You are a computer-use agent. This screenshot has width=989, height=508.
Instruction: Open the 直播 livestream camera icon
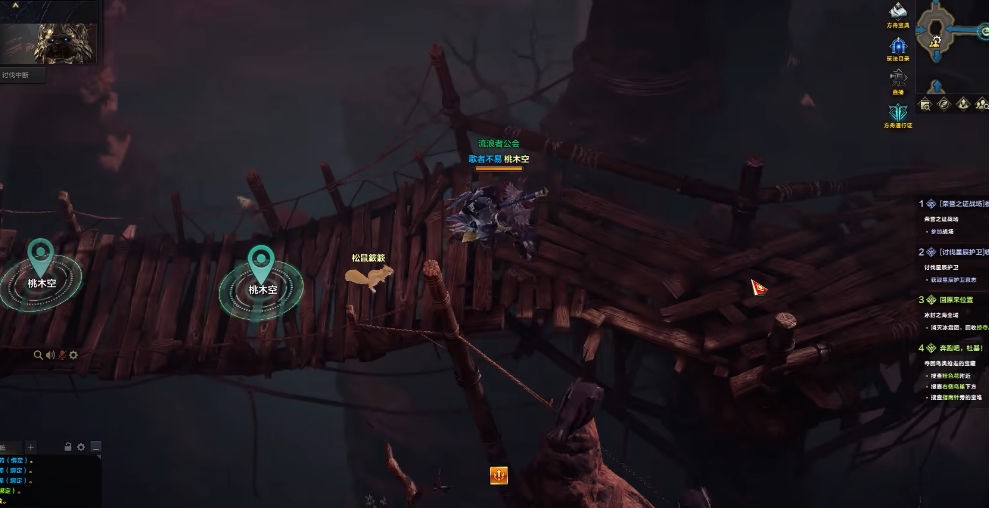coord(898,77)
